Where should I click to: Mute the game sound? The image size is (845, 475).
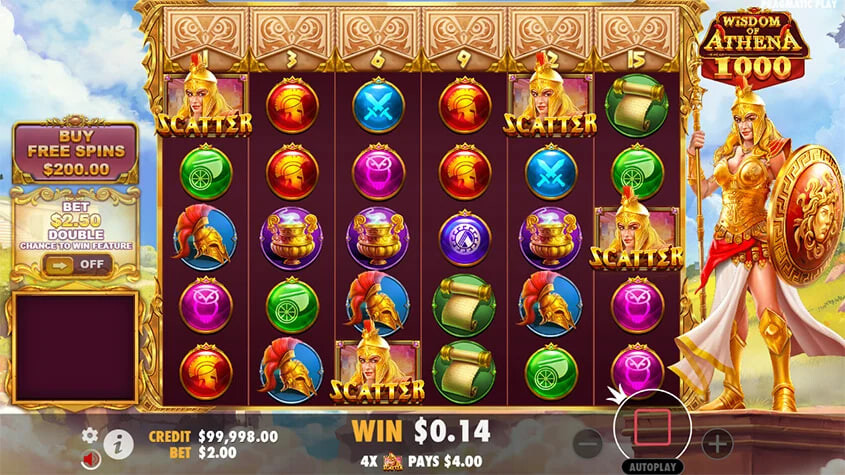click(x=90, y=458)
